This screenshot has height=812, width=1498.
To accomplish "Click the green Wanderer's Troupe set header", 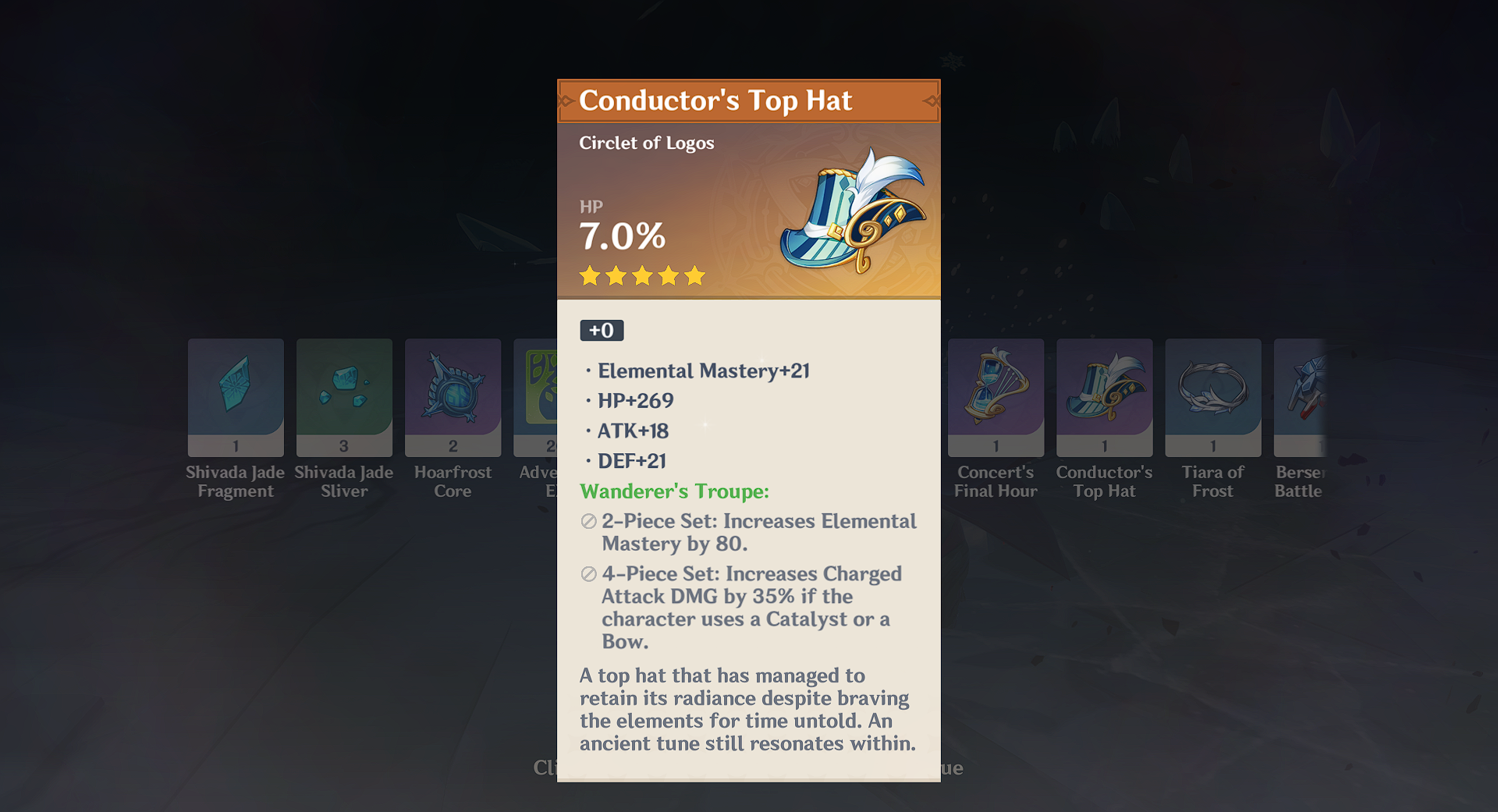I will [674, 491].
